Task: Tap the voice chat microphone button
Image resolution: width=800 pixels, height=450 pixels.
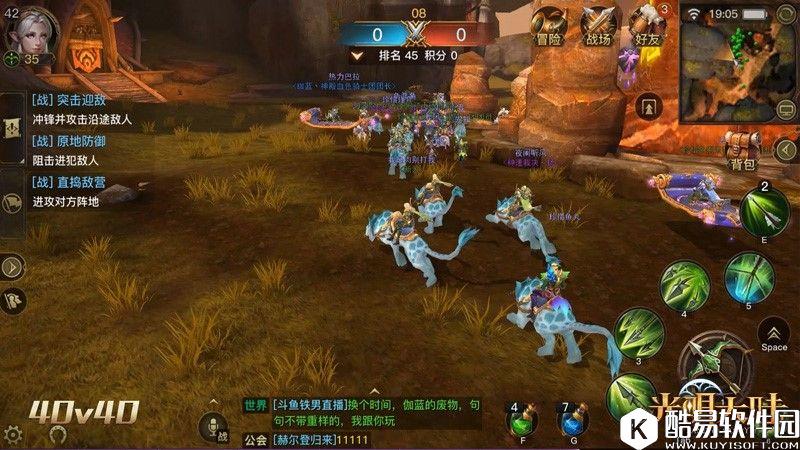Action: 213,428
